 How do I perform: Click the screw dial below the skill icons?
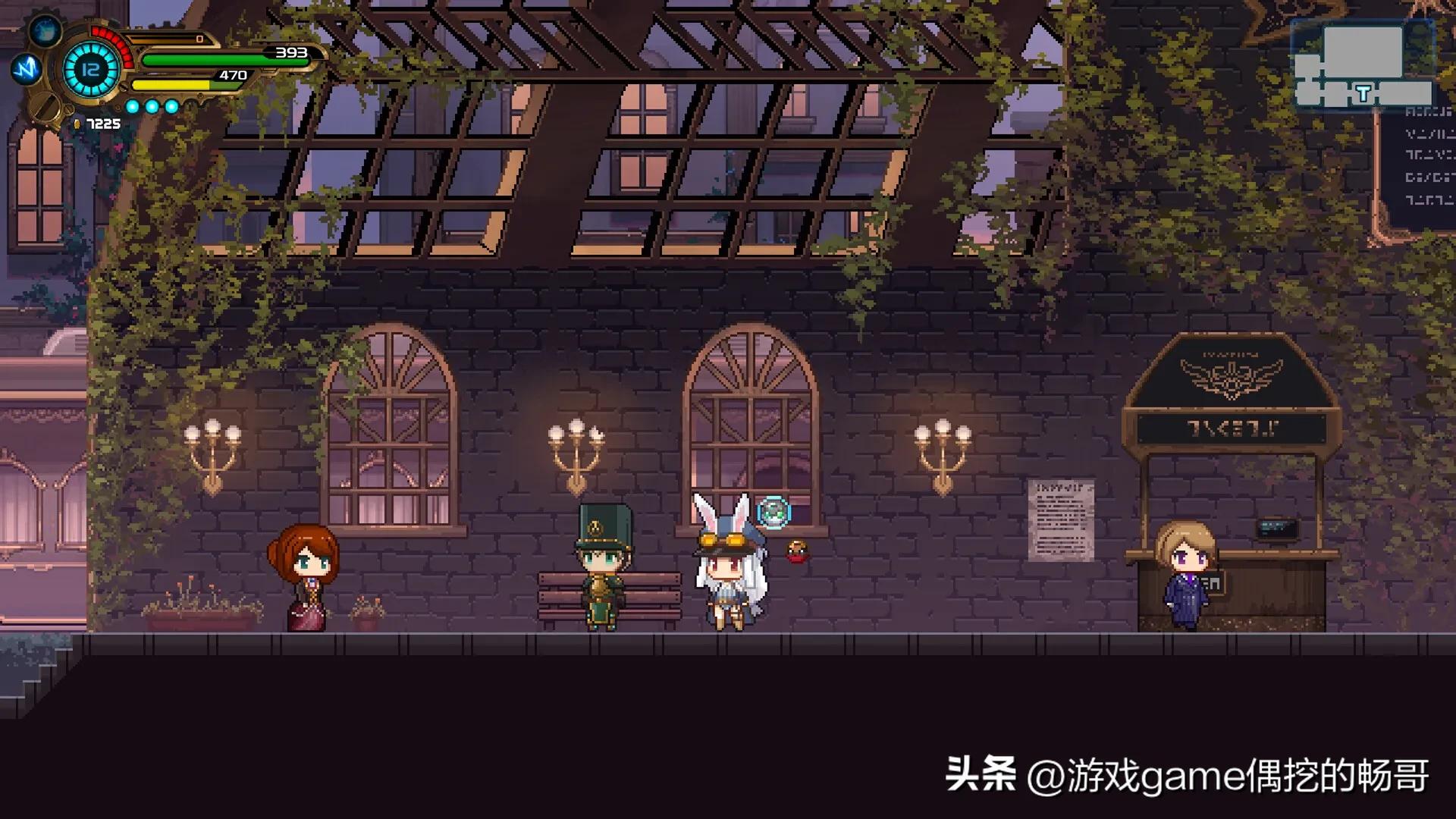[46, 107]
